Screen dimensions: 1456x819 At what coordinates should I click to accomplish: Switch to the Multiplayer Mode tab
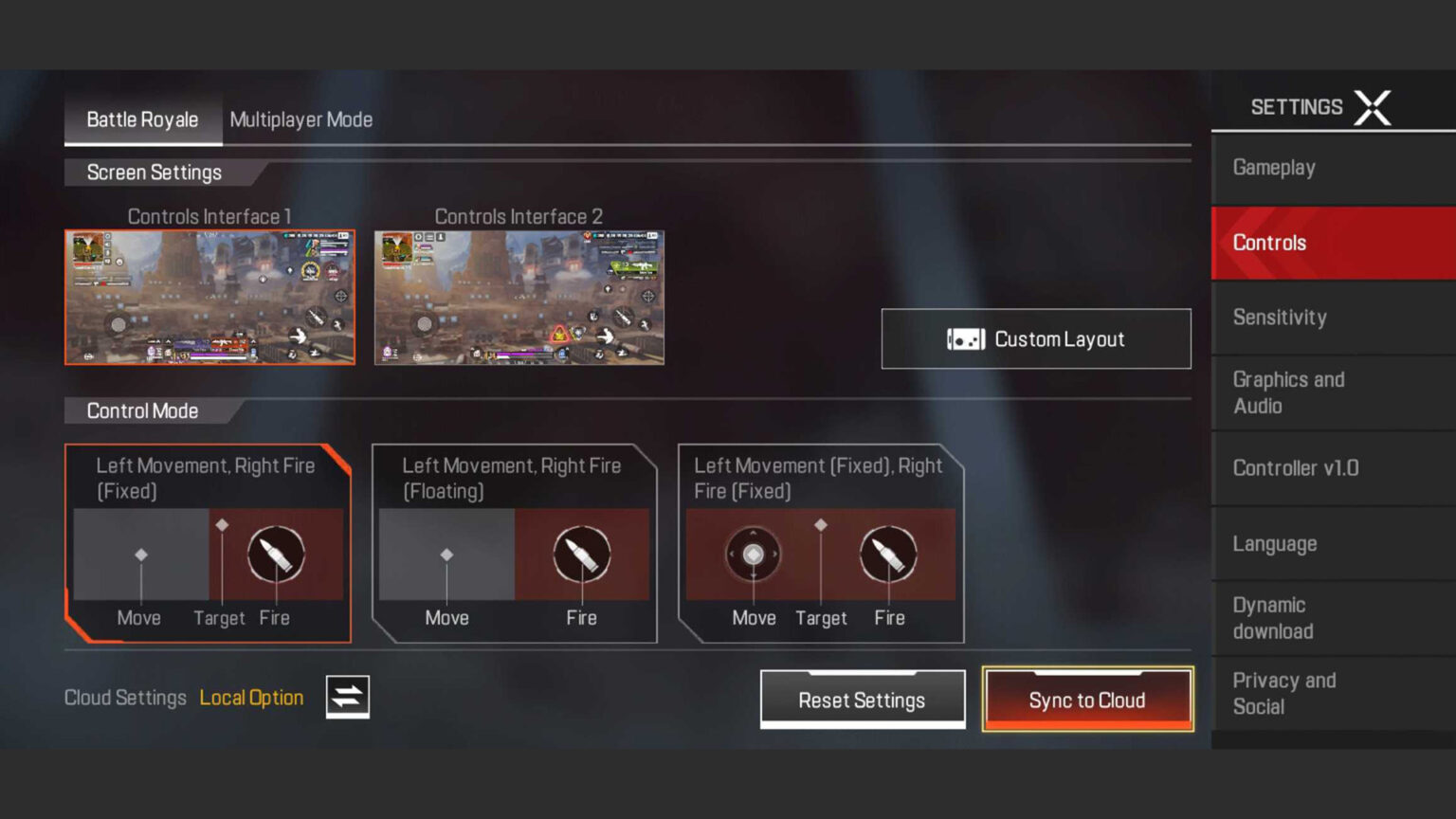pos(300,119)
